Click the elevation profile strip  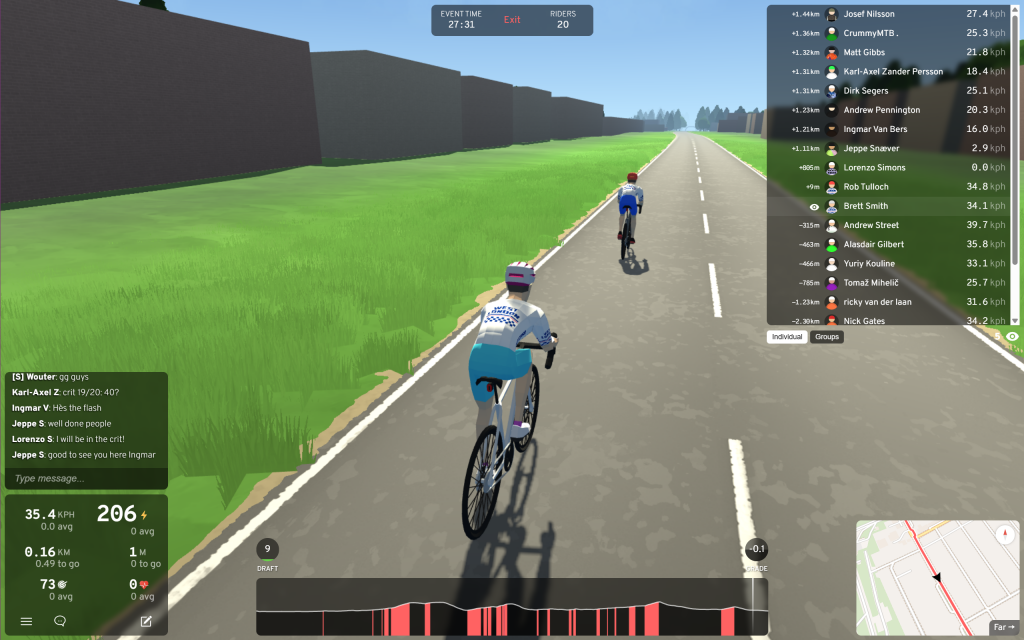click(512, 607)
